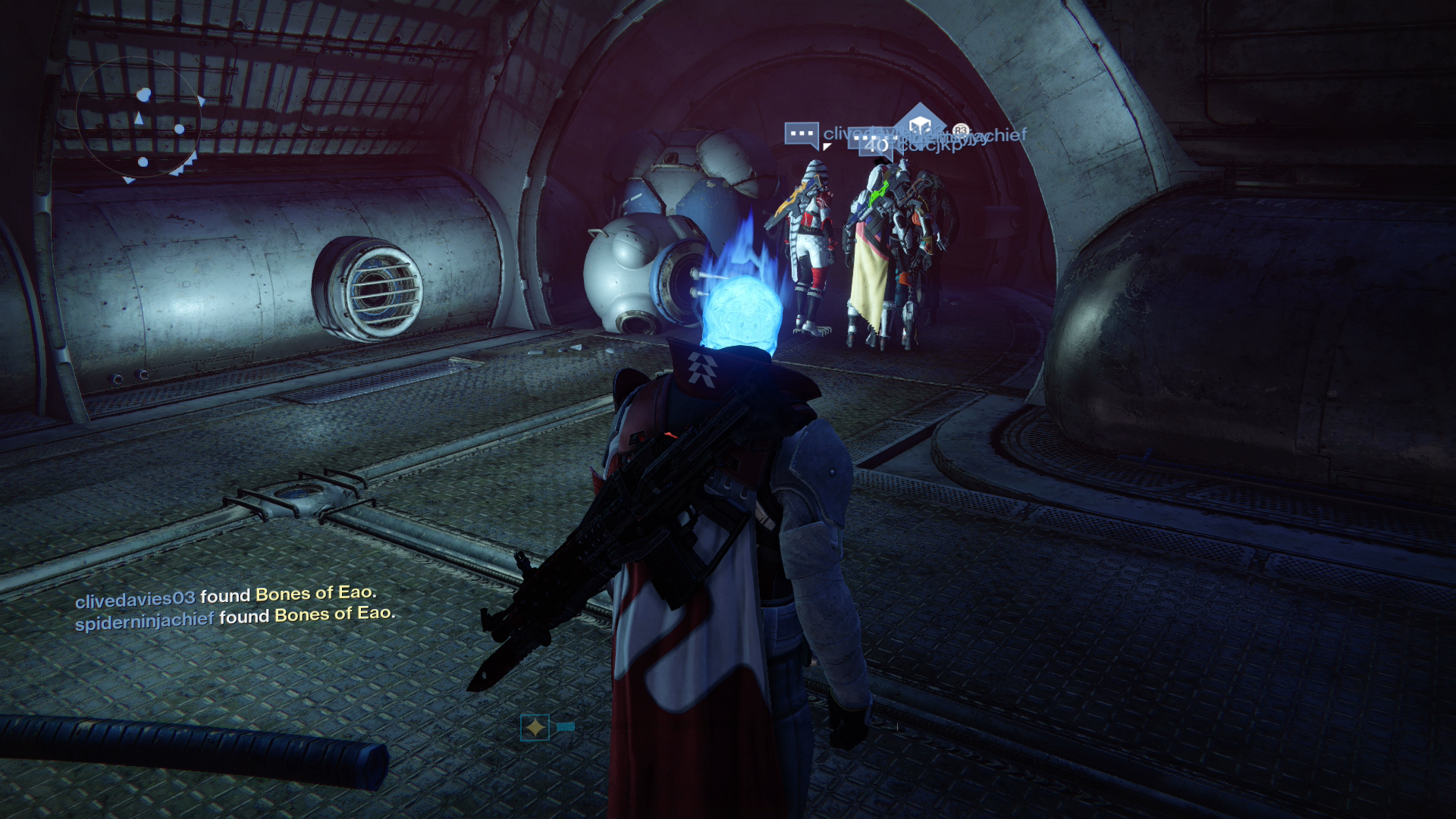Click clivedavies03 found Bones of Eao message
Screen dimensions: 1456x819
click(x=226, y=597)
